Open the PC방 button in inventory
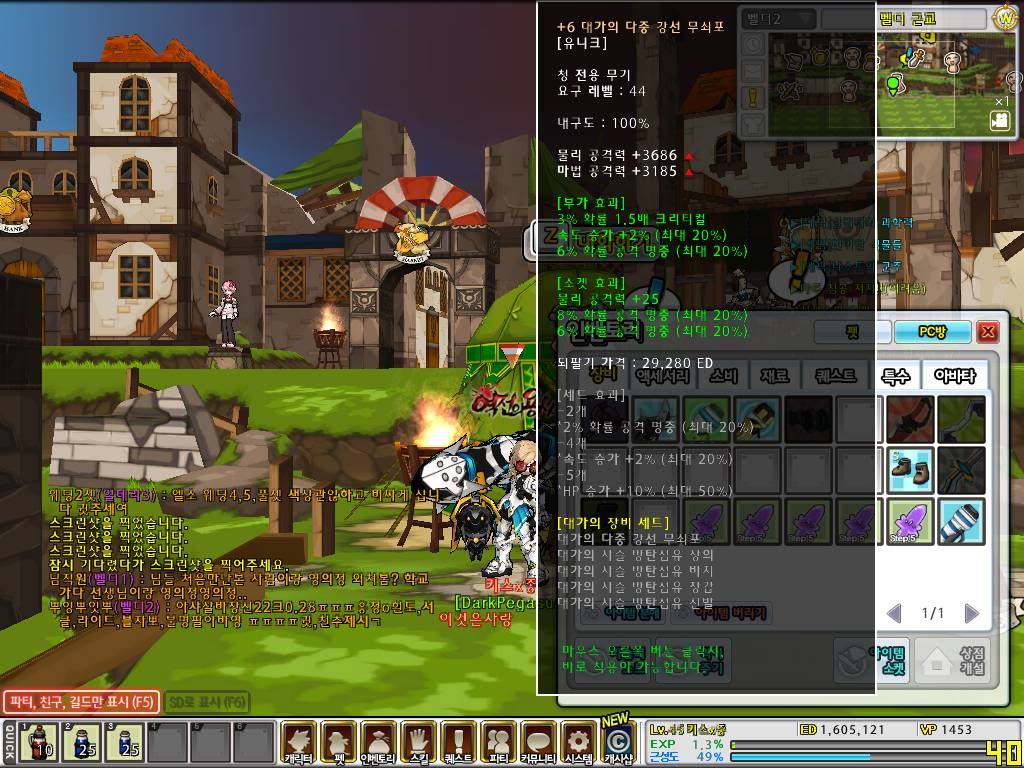1024x768 pixels. point(931,332)
